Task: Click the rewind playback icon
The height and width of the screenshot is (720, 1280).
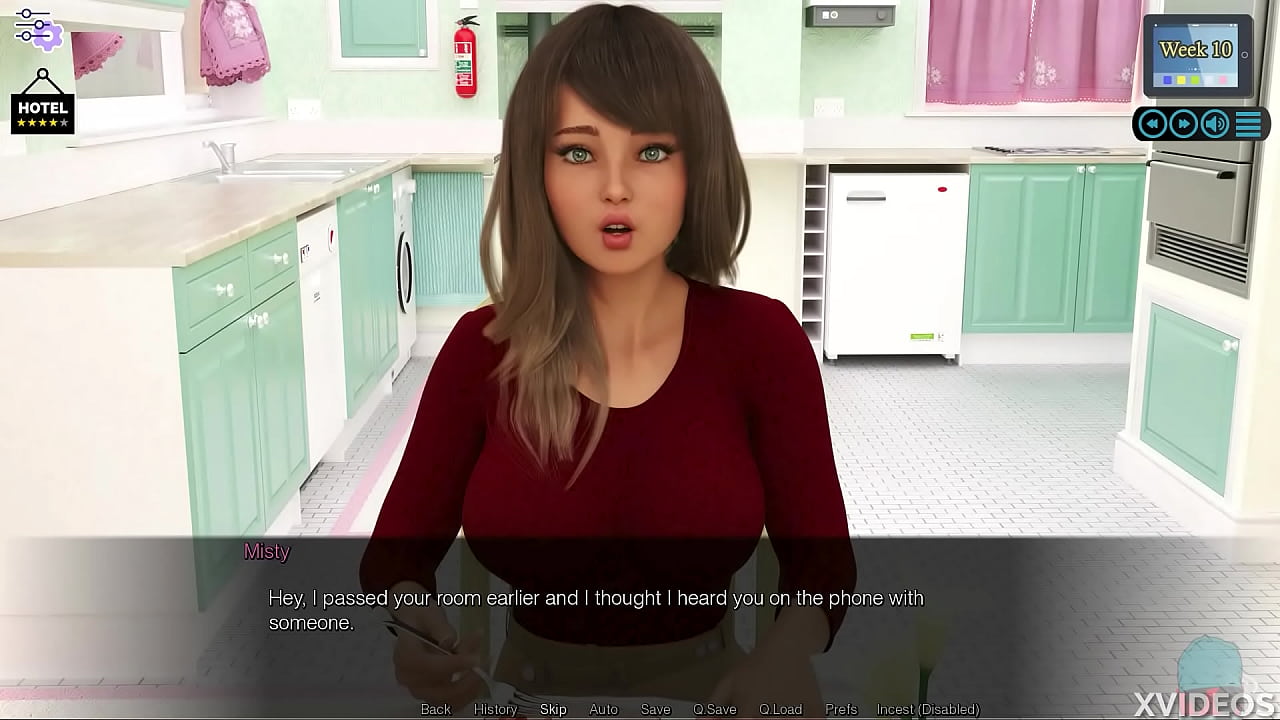Action: click(1152, 123)
